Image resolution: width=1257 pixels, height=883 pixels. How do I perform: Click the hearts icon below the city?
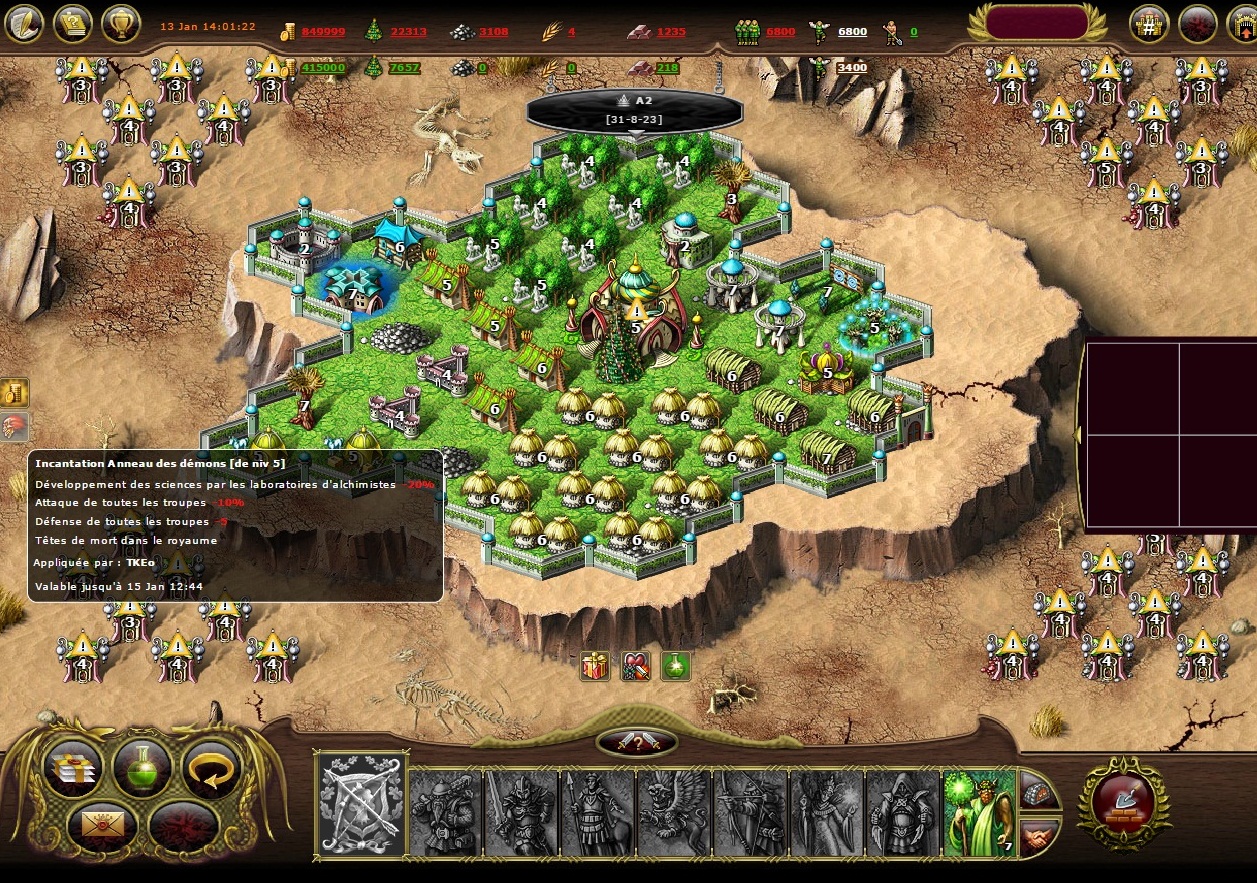coord(636,665)
